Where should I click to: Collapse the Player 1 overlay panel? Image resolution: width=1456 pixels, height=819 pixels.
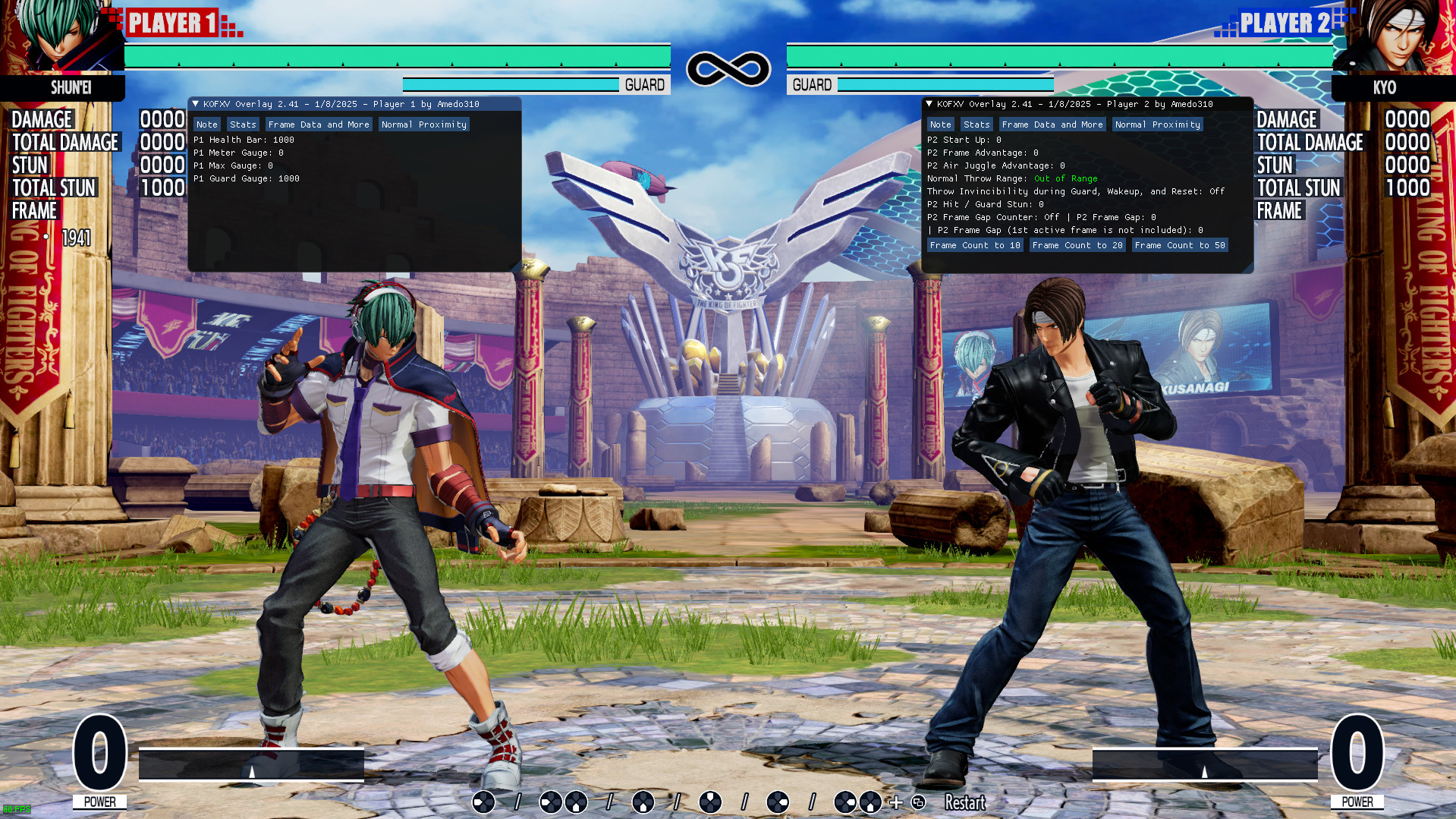(x=197, y=104)
